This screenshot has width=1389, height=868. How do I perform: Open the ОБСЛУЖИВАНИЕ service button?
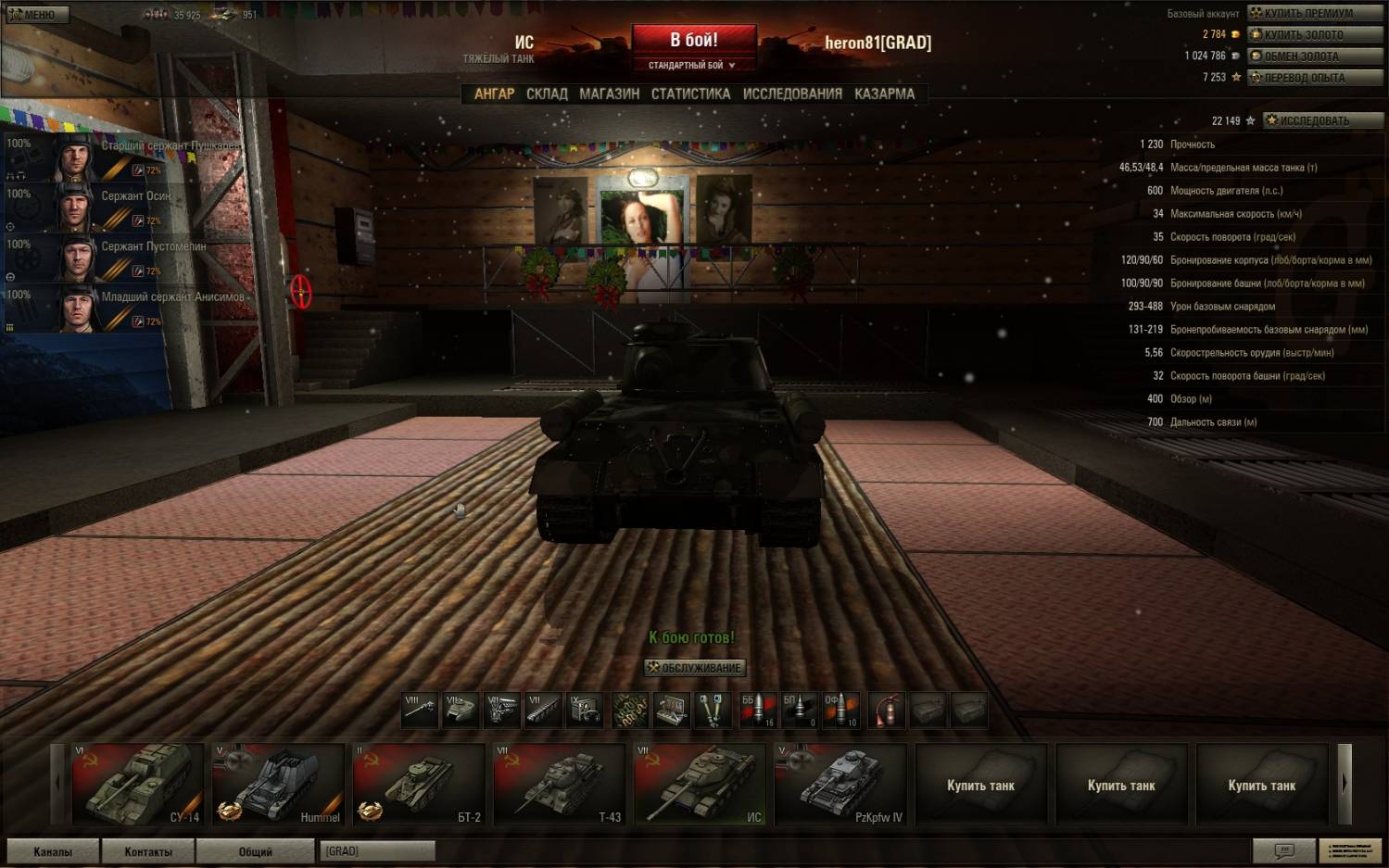coord(695,668)
